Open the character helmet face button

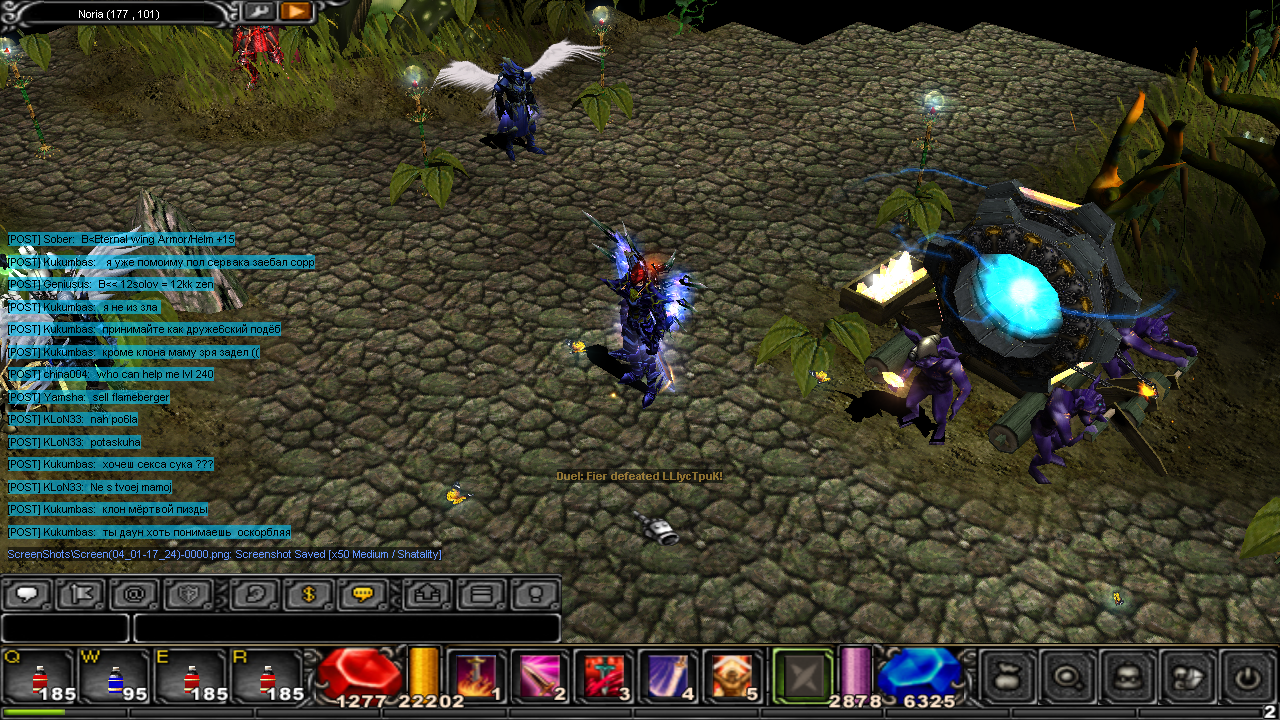click(x=1128, y=677)
